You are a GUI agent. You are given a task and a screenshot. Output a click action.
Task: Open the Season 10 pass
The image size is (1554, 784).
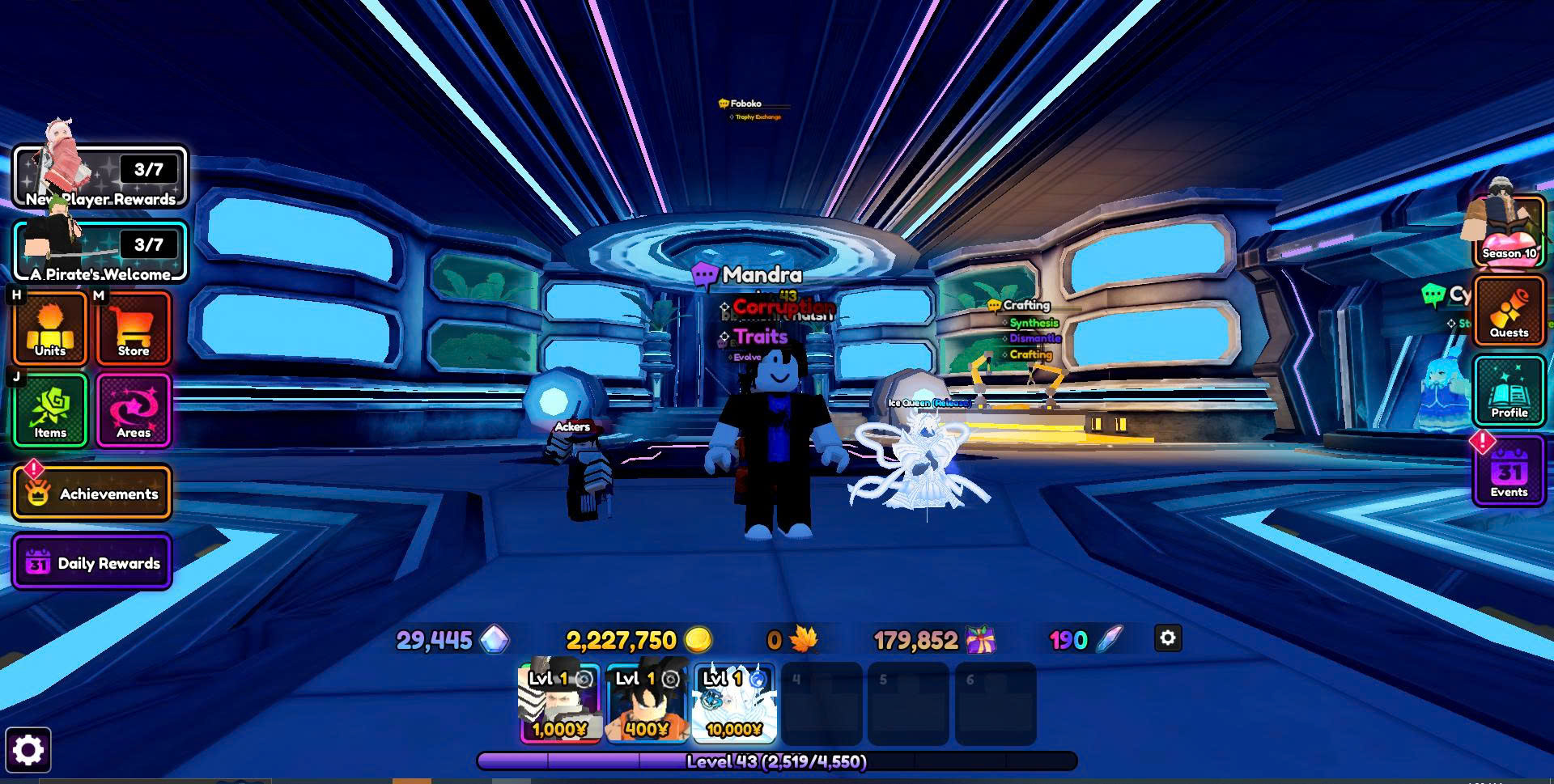[1509, 233]
